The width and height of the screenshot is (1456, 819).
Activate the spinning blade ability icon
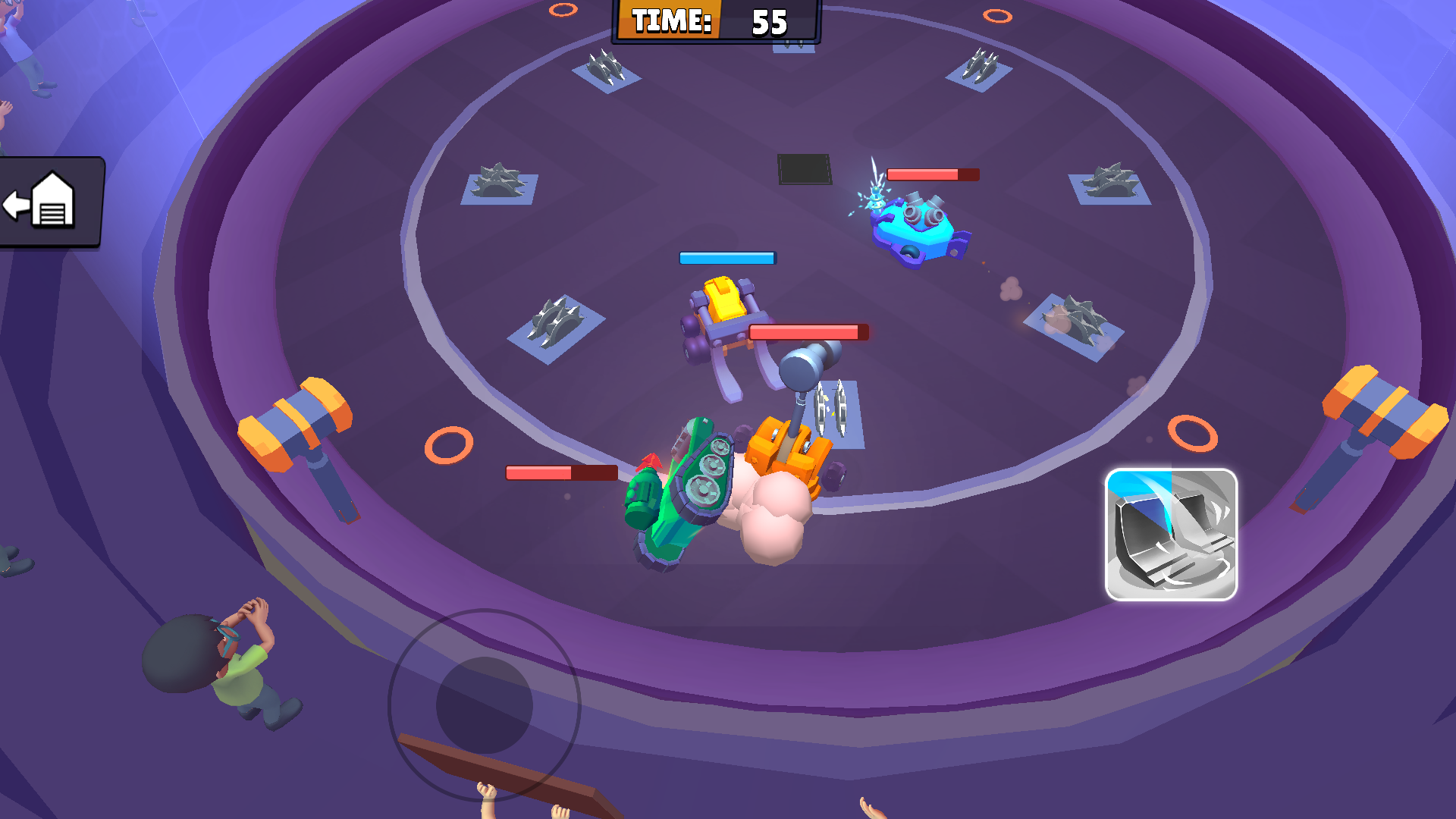1172,535
